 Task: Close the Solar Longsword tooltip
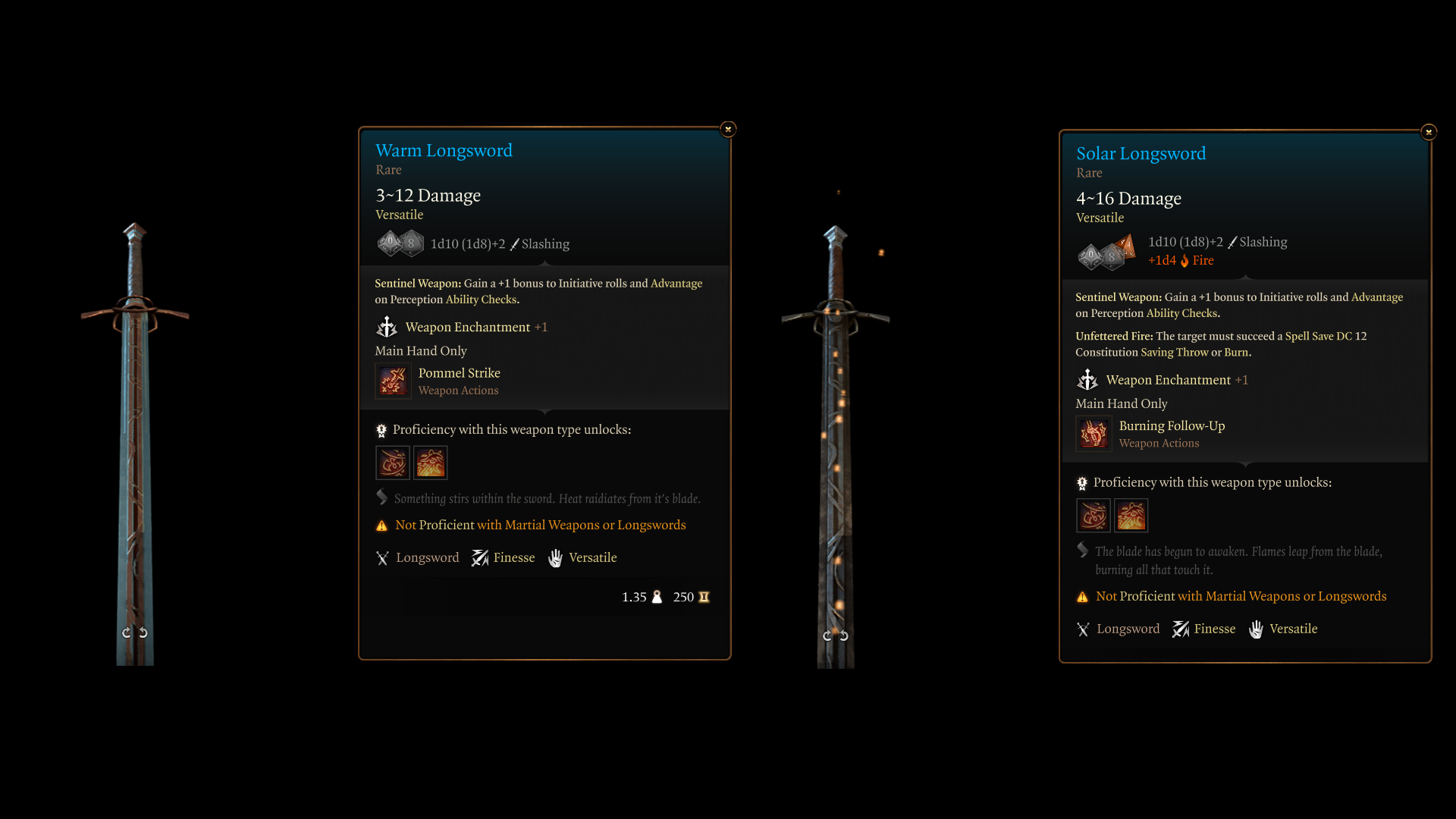pyautogui.click(x=1429, y=132)
